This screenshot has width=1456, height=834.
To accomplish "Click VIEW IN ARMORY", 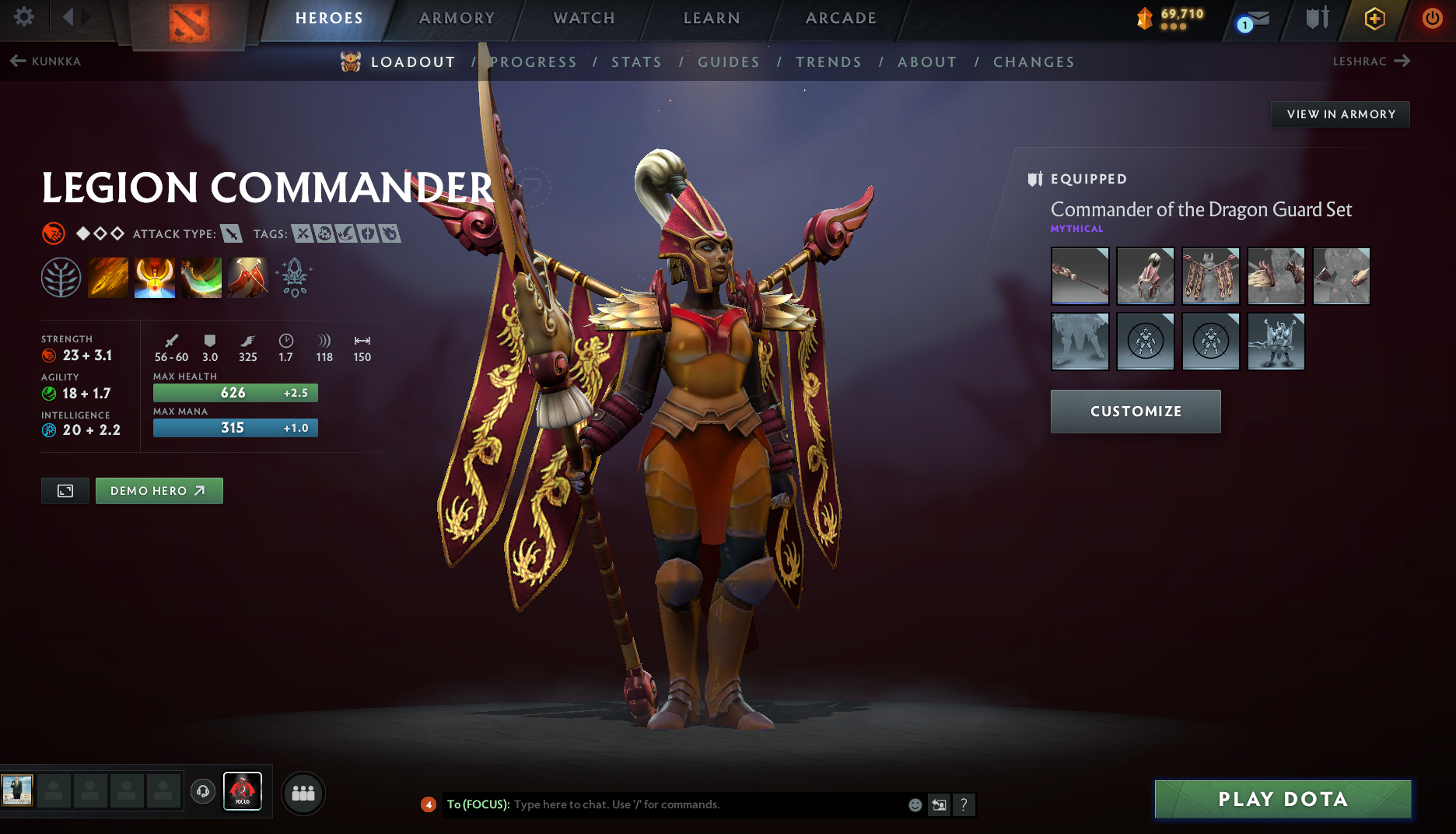I will 1339,114.
